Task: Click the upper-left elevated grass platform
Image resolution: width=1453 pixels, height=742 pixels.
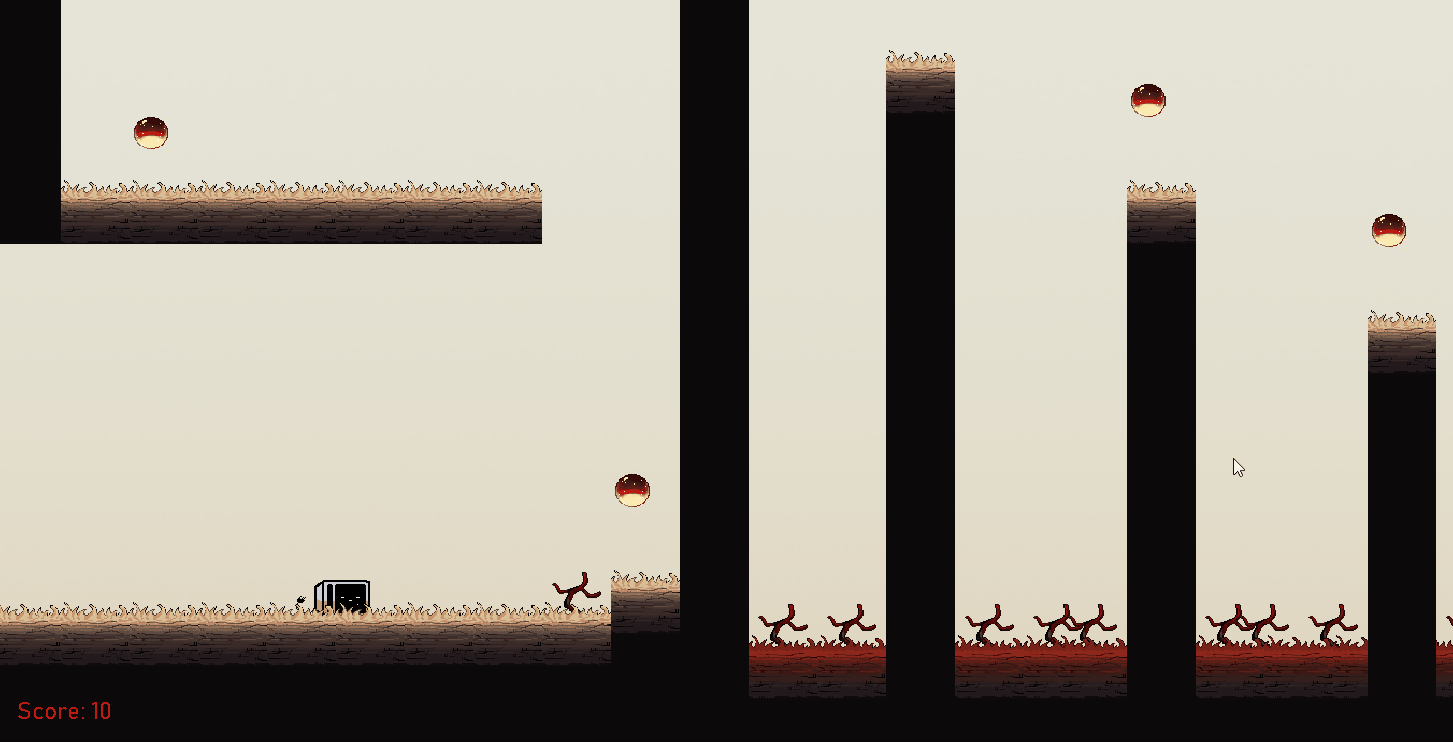Action: coord(300,210)
